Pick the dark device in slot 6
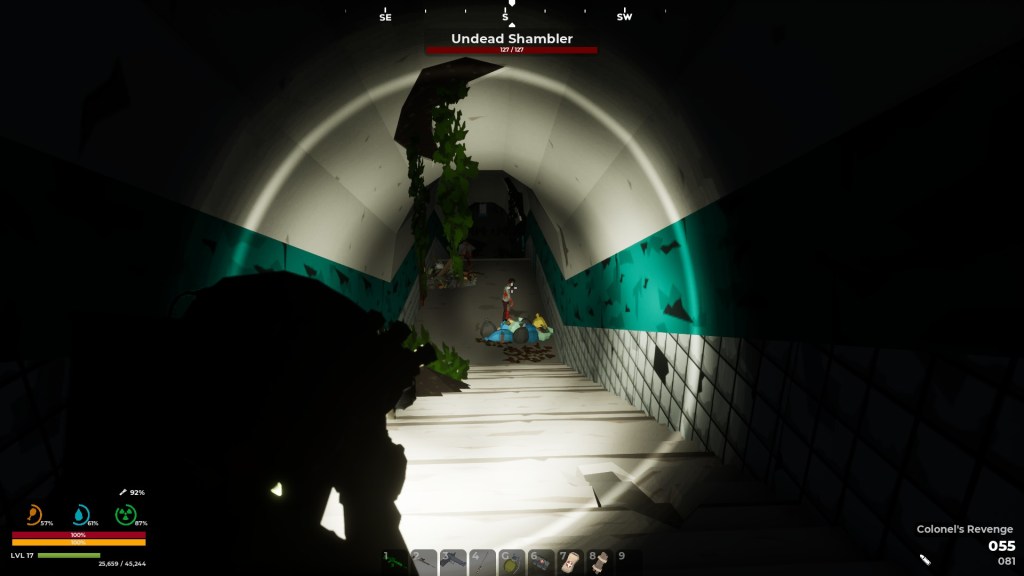Screen dimensions: 1024x576 pos(540,562)
